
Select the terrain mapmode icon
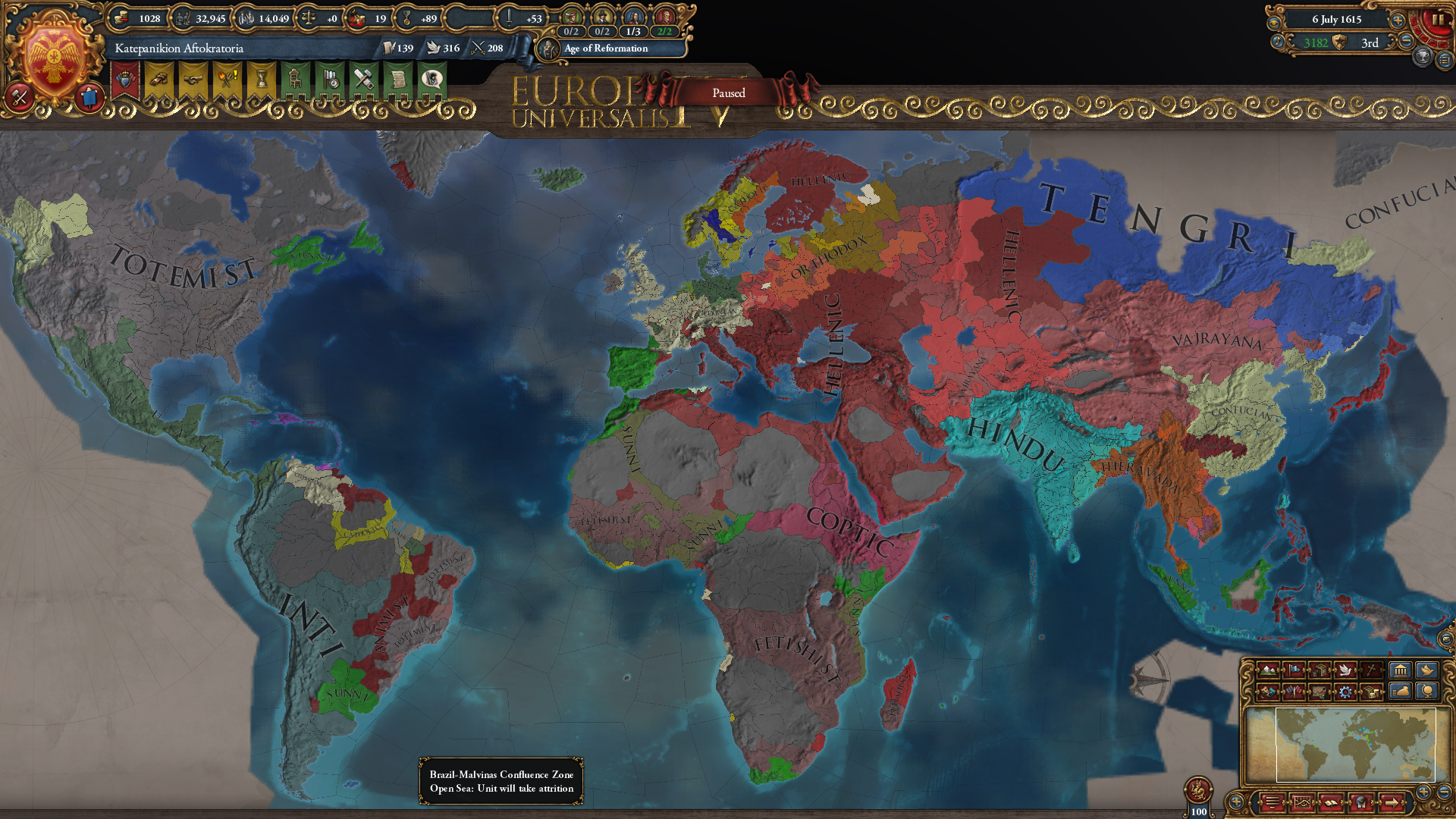[x=1268, y=670]
